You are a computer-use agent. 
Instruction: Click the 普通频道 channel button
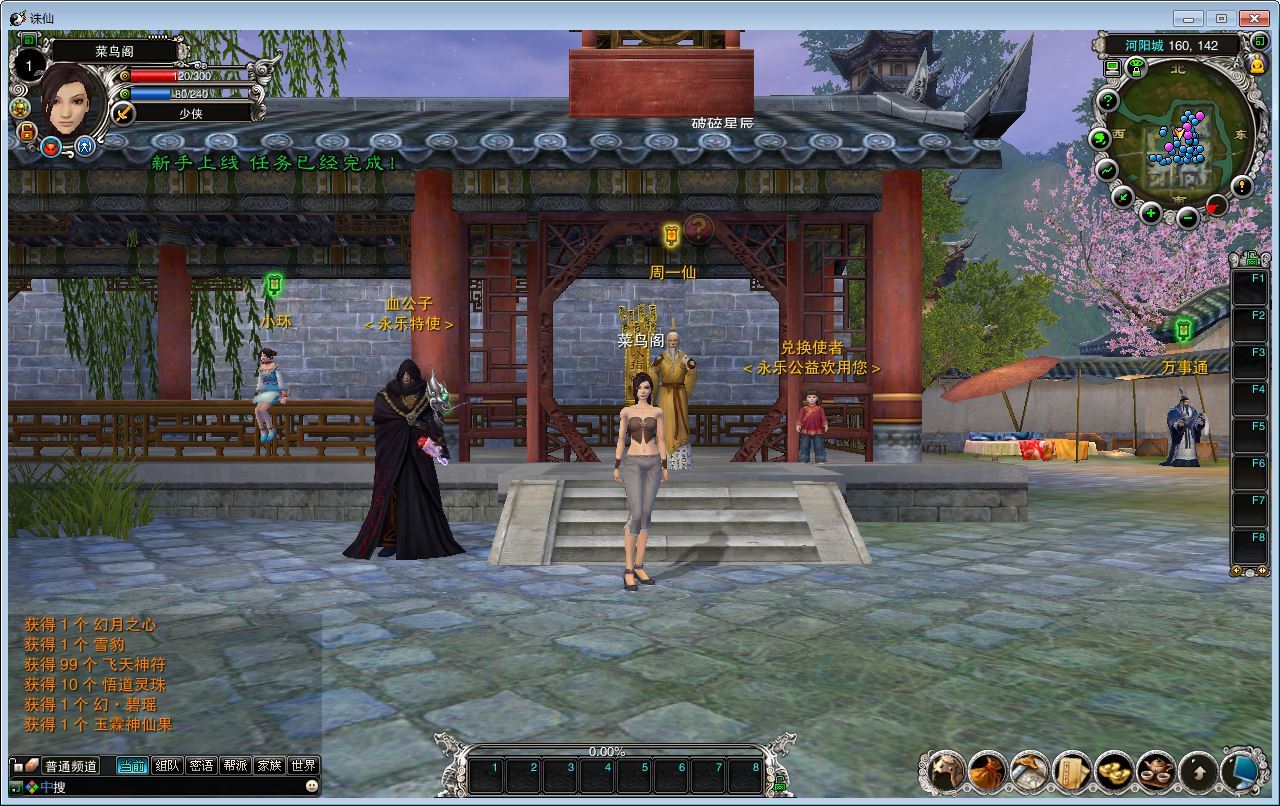click(71, 766)
